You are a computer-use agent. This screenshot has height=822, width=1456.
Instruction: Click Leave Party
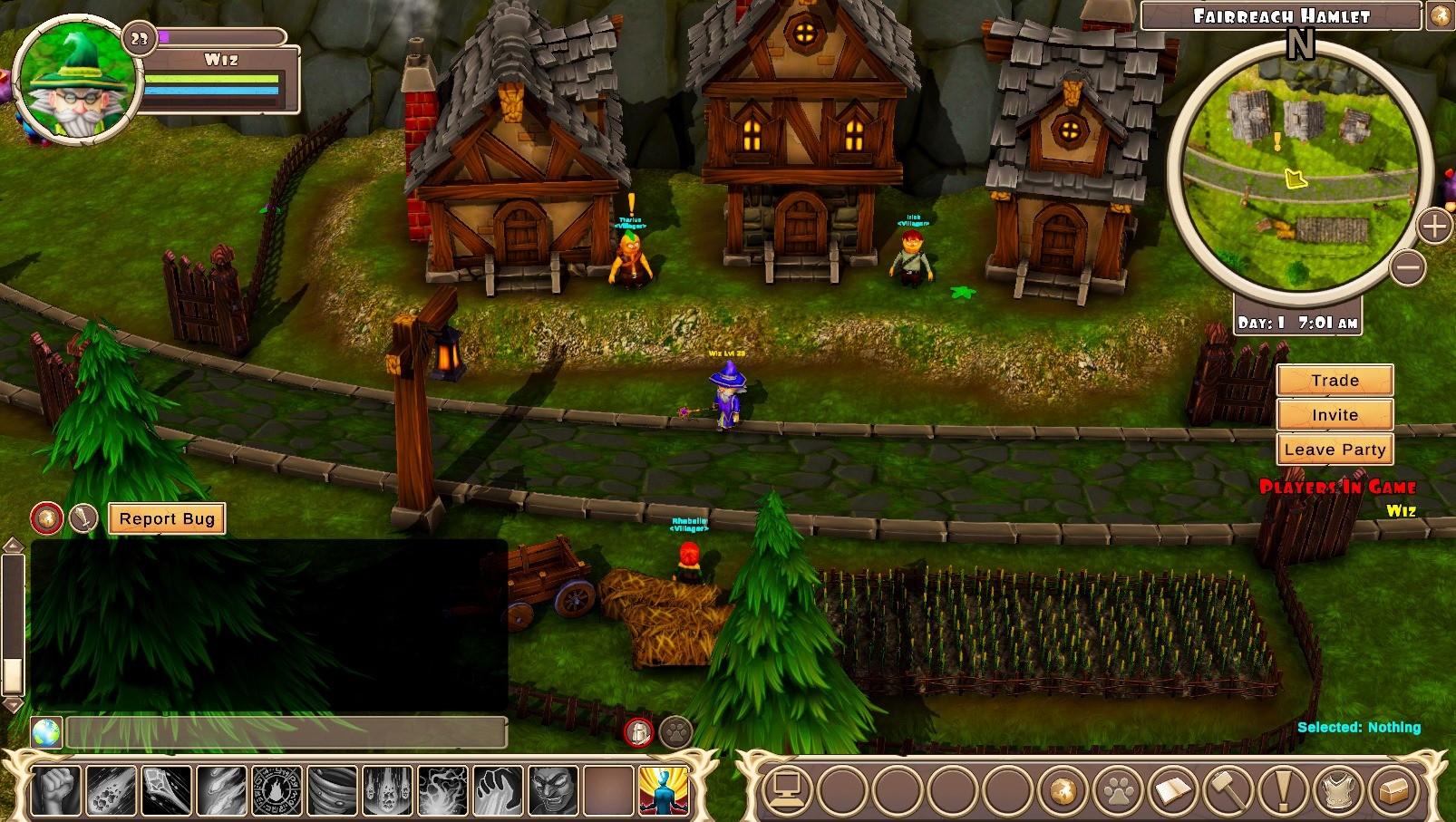coord(1335,449)
